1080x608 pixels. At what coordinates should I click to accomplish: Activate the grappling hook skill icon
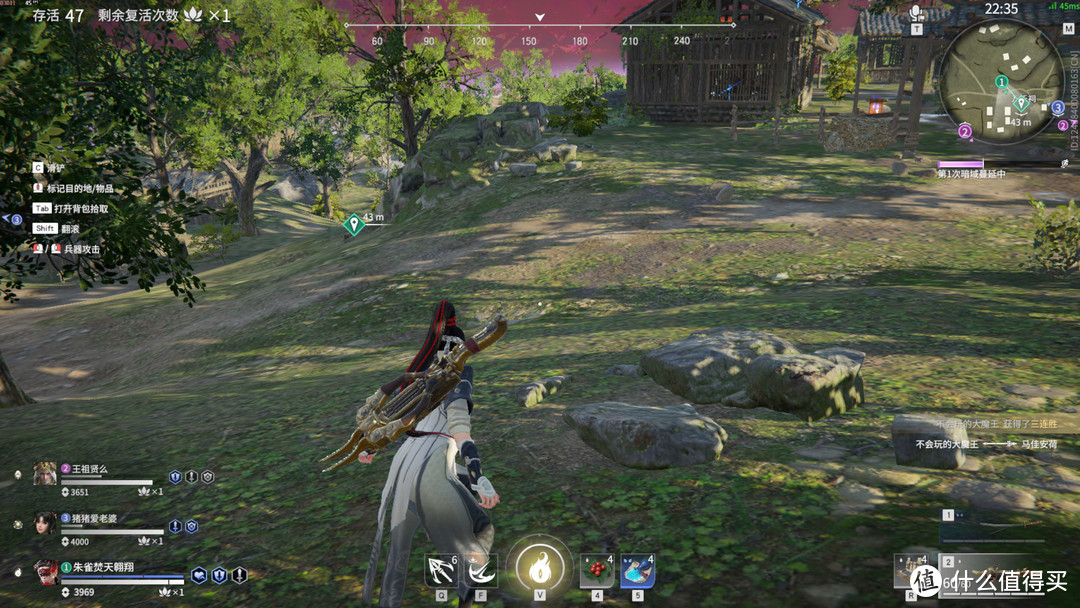(441, 570)
